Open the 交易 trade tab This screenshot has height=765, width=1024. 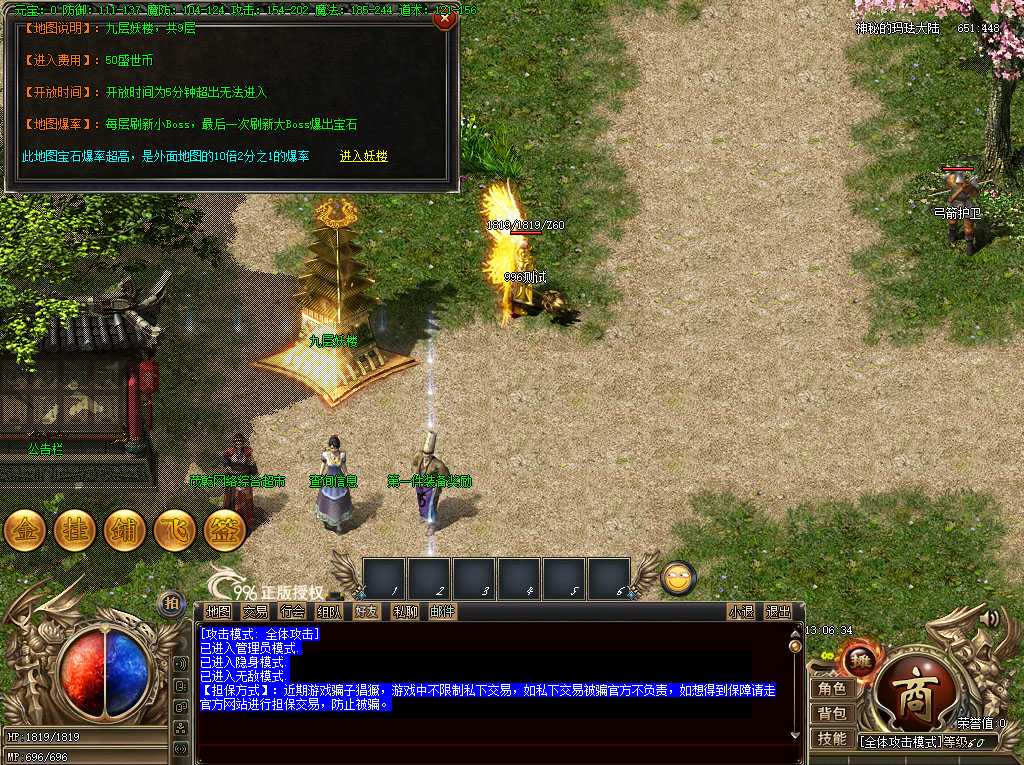pos(256,612)
